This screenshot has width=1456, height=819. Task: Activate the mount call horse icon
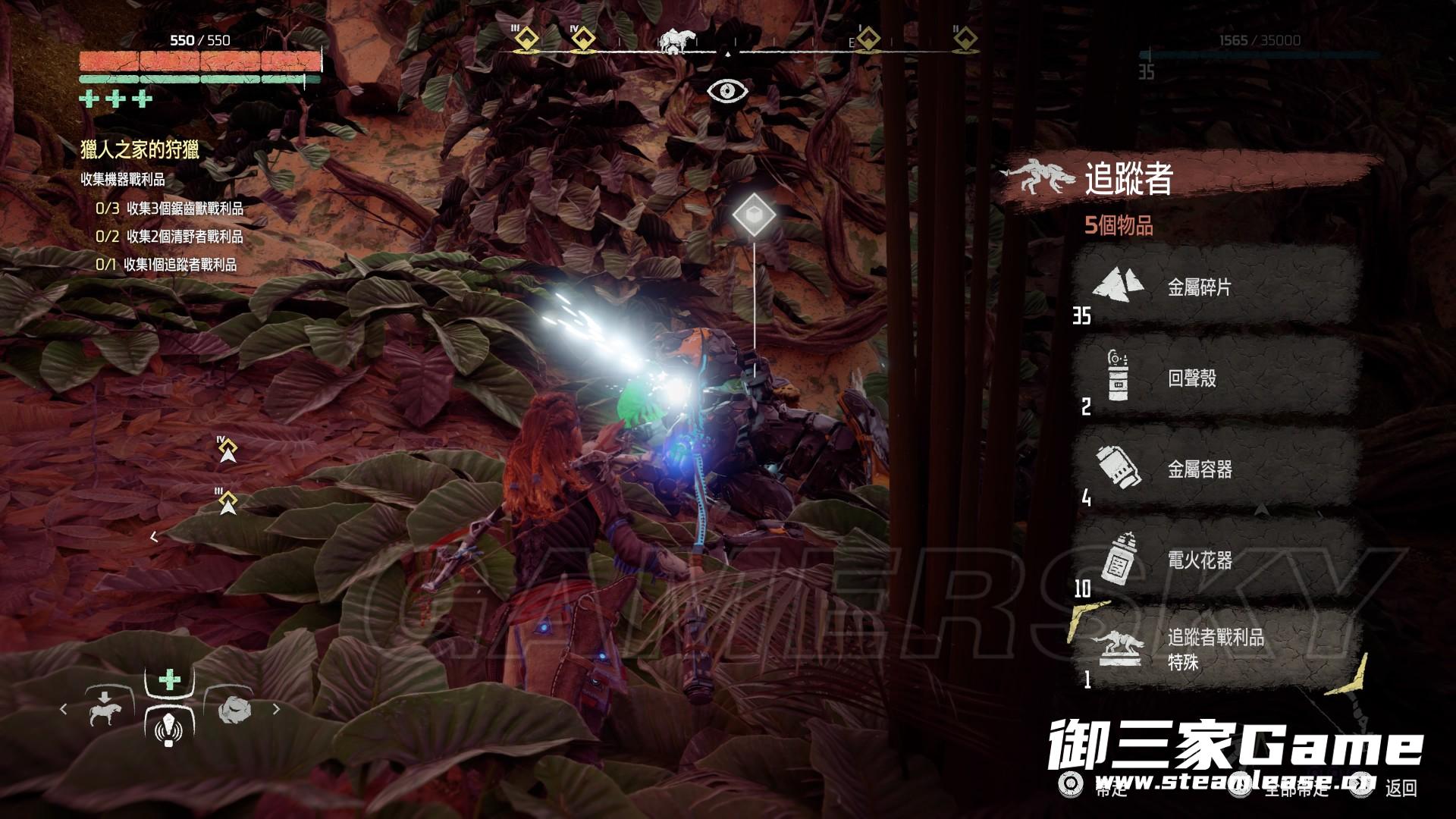click(x=105, y=710)
